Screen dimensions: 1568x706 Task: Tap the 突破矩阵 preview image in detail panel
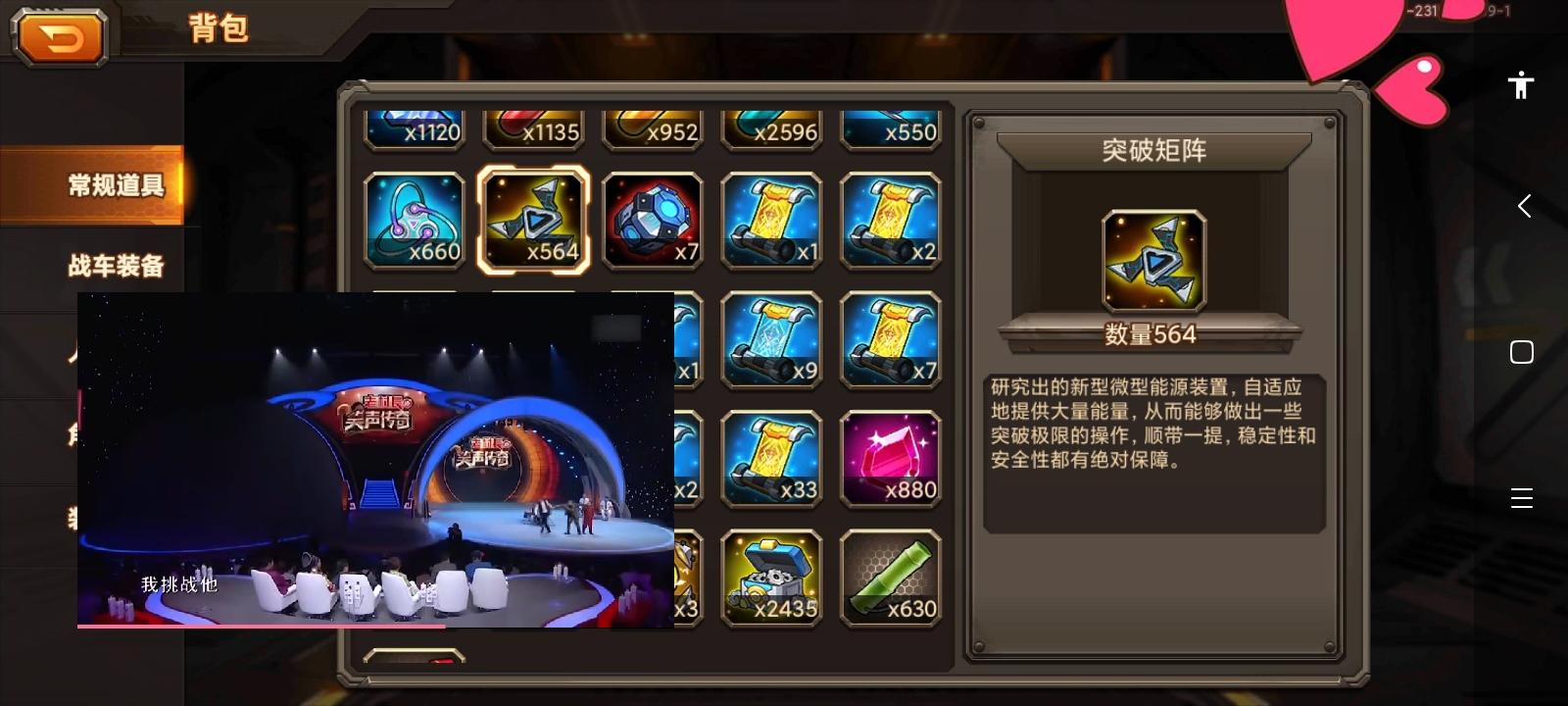click(1152, 261)
